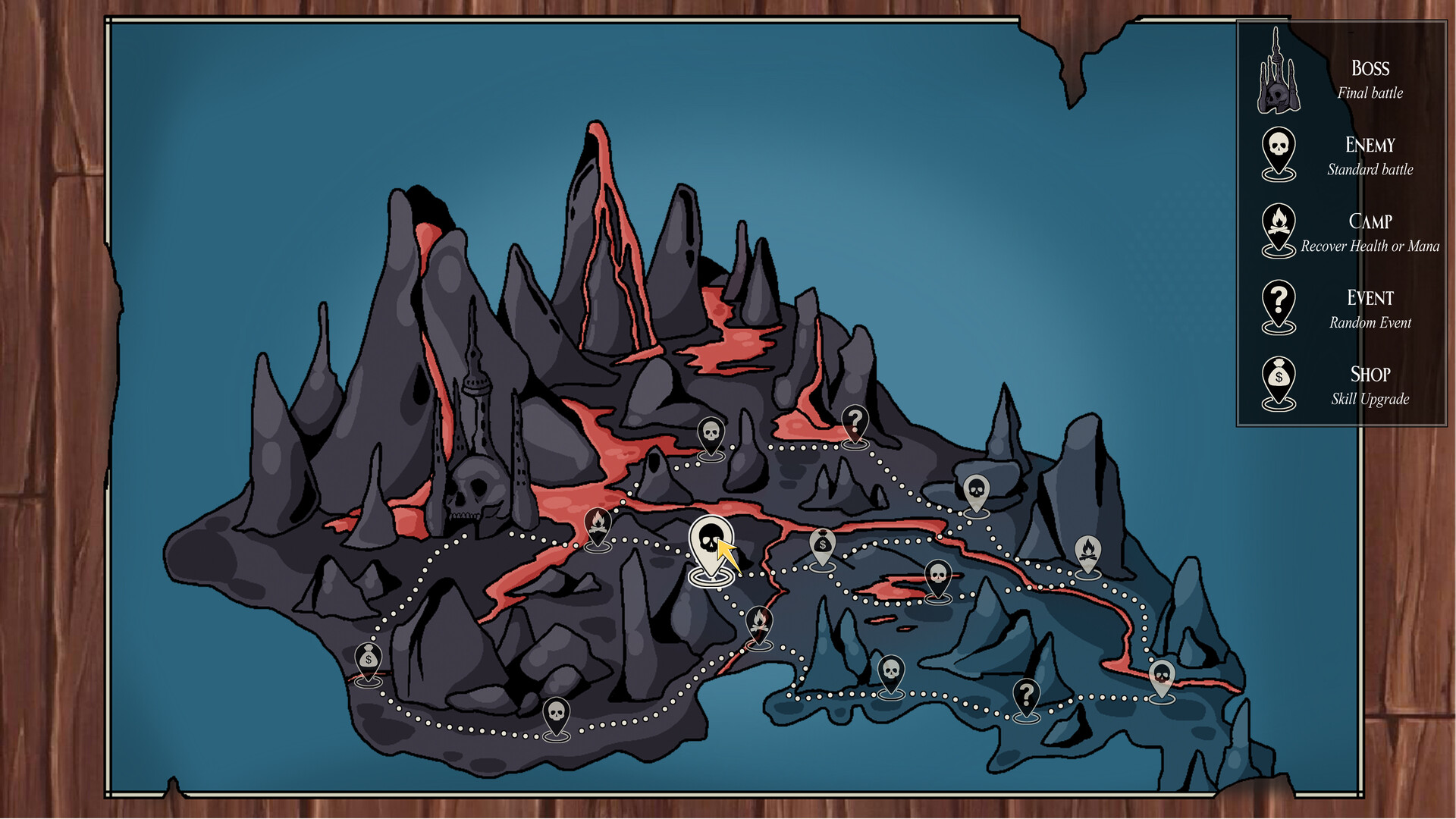
Task: Click the 'Recover Health or Mana' description
Action: pos(1369,246)
